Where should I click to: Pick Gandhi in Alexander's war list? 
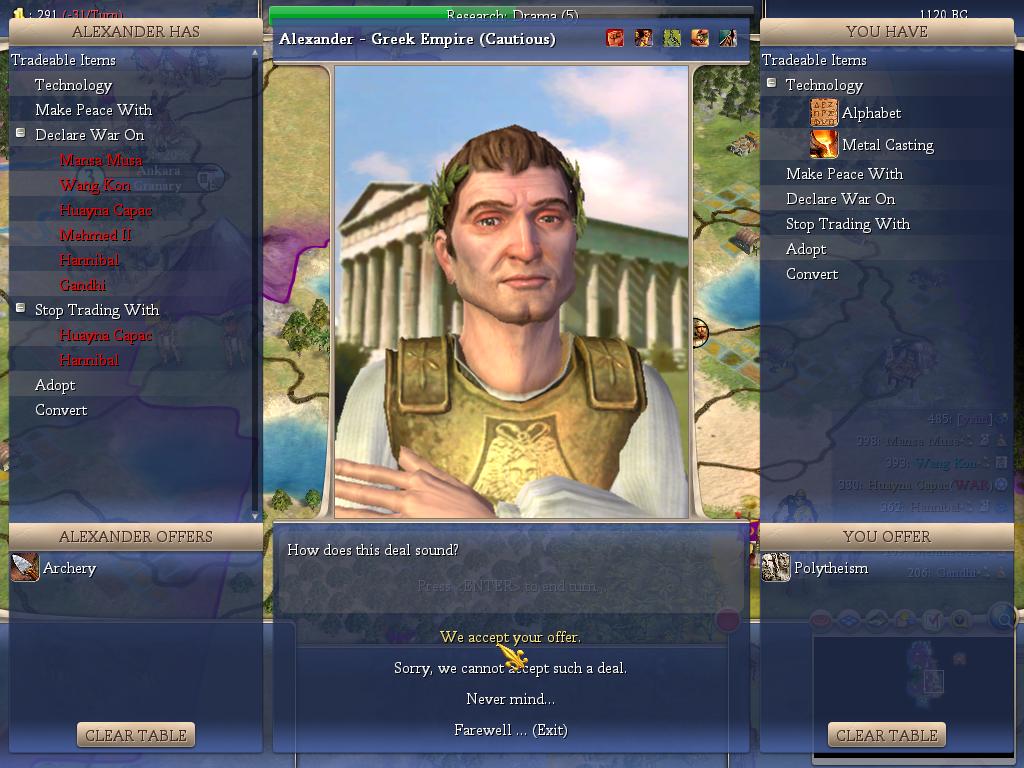pos(82,285)
